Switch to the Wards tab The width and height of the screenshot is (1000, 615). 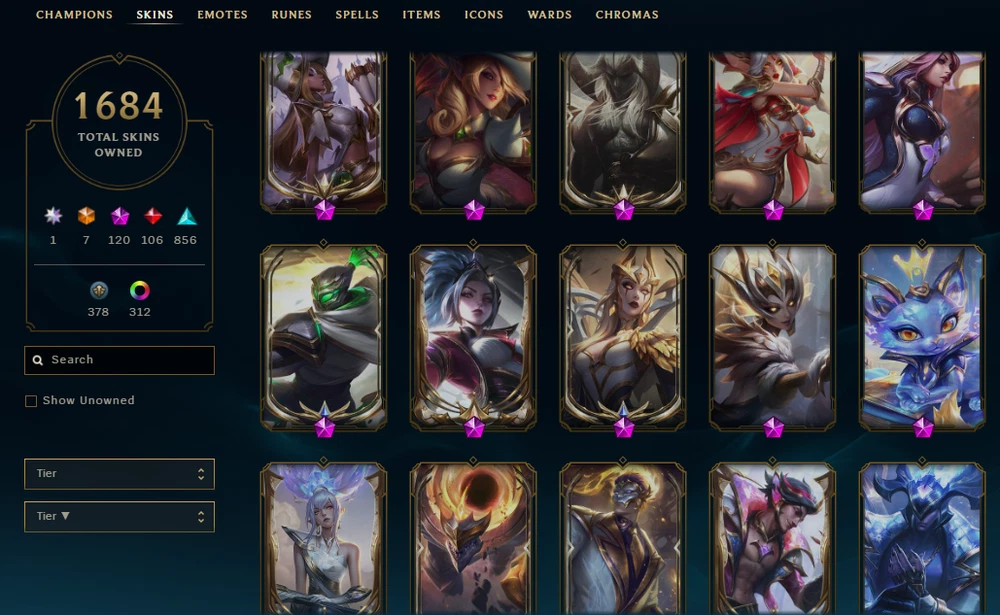[549, 15]
